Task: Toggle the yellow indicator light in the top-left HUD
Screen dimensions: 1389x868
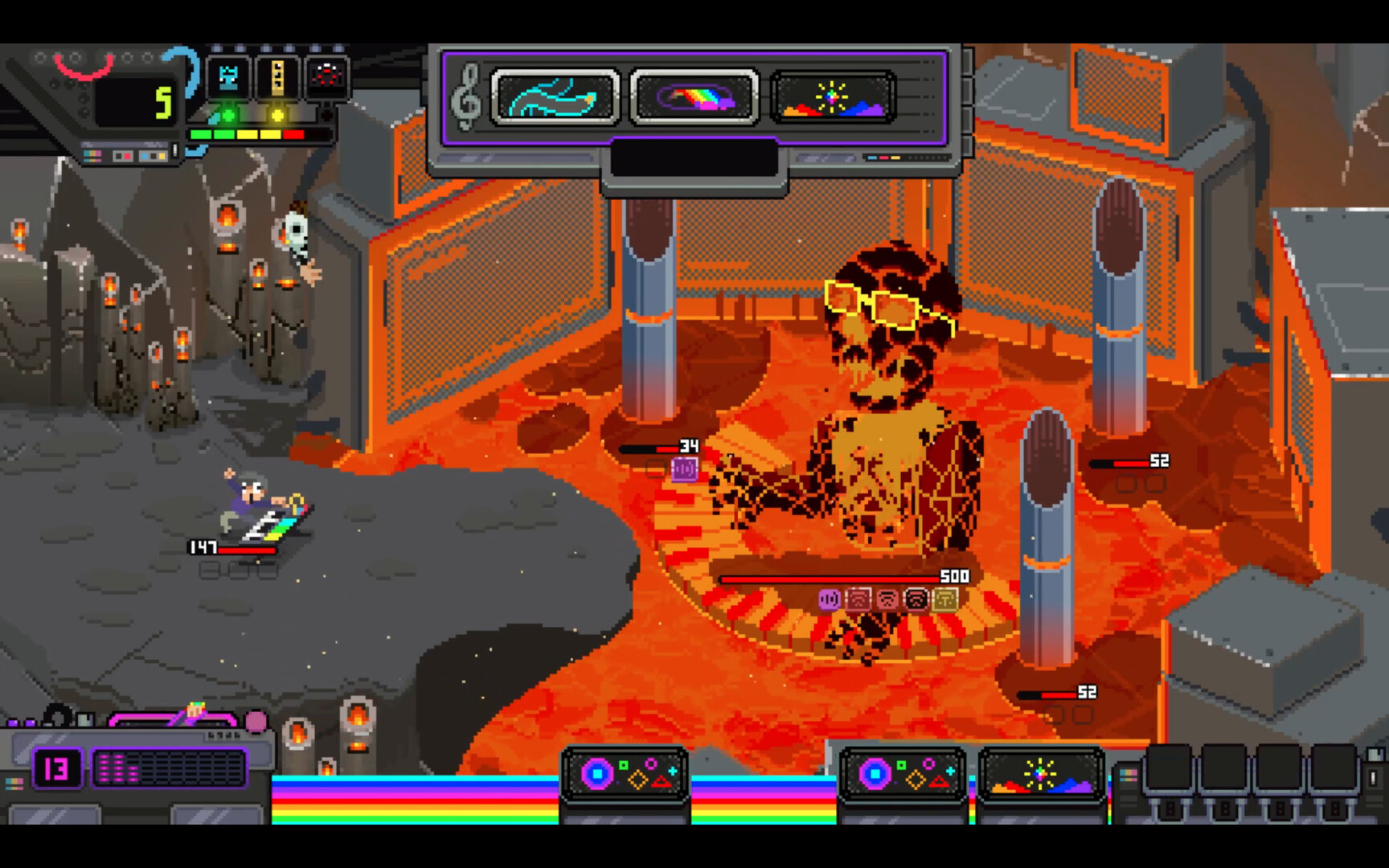Action: click(277, 117)
